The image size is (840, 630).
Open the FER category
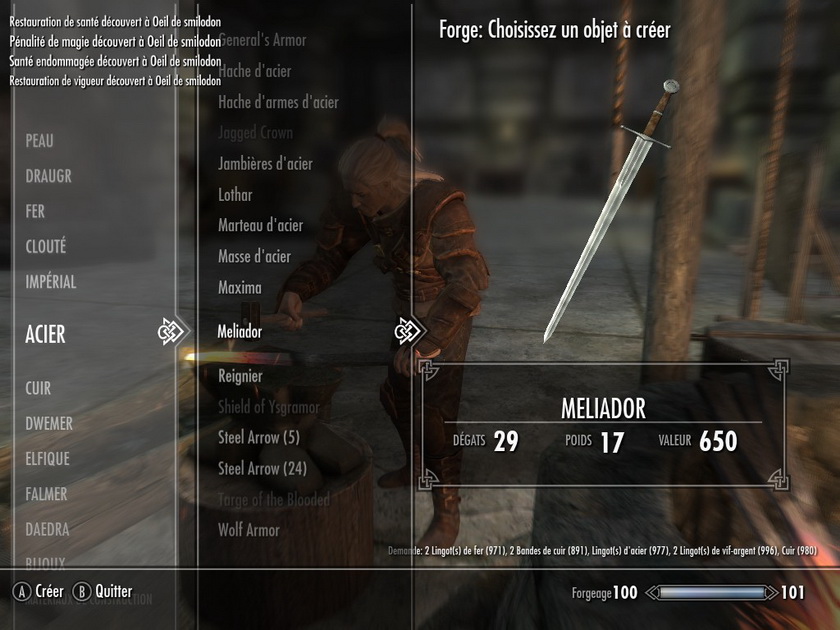pos(36,212)
